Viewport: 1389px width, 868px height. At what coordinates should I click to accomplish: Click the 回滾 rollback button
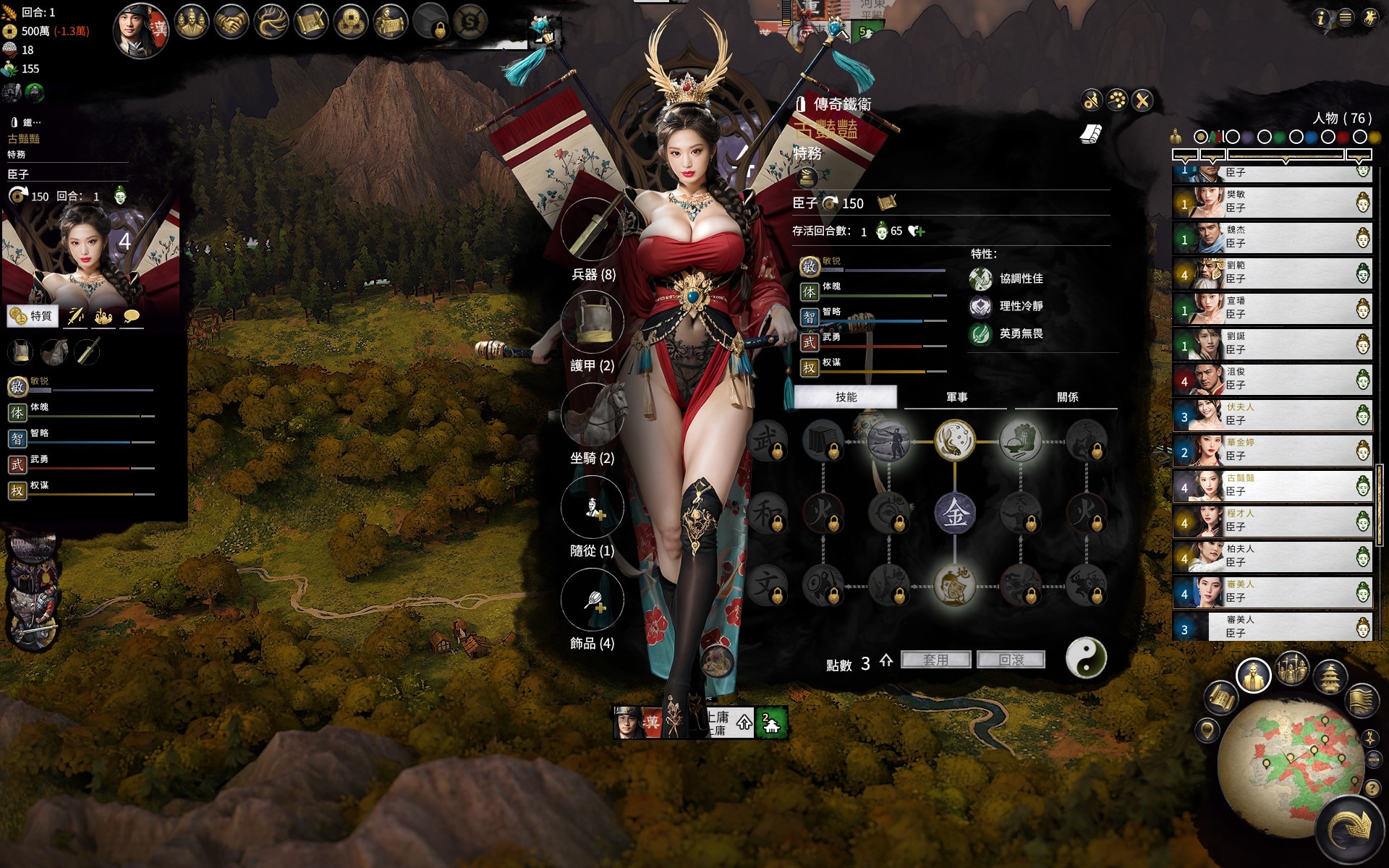(1011, 660)
